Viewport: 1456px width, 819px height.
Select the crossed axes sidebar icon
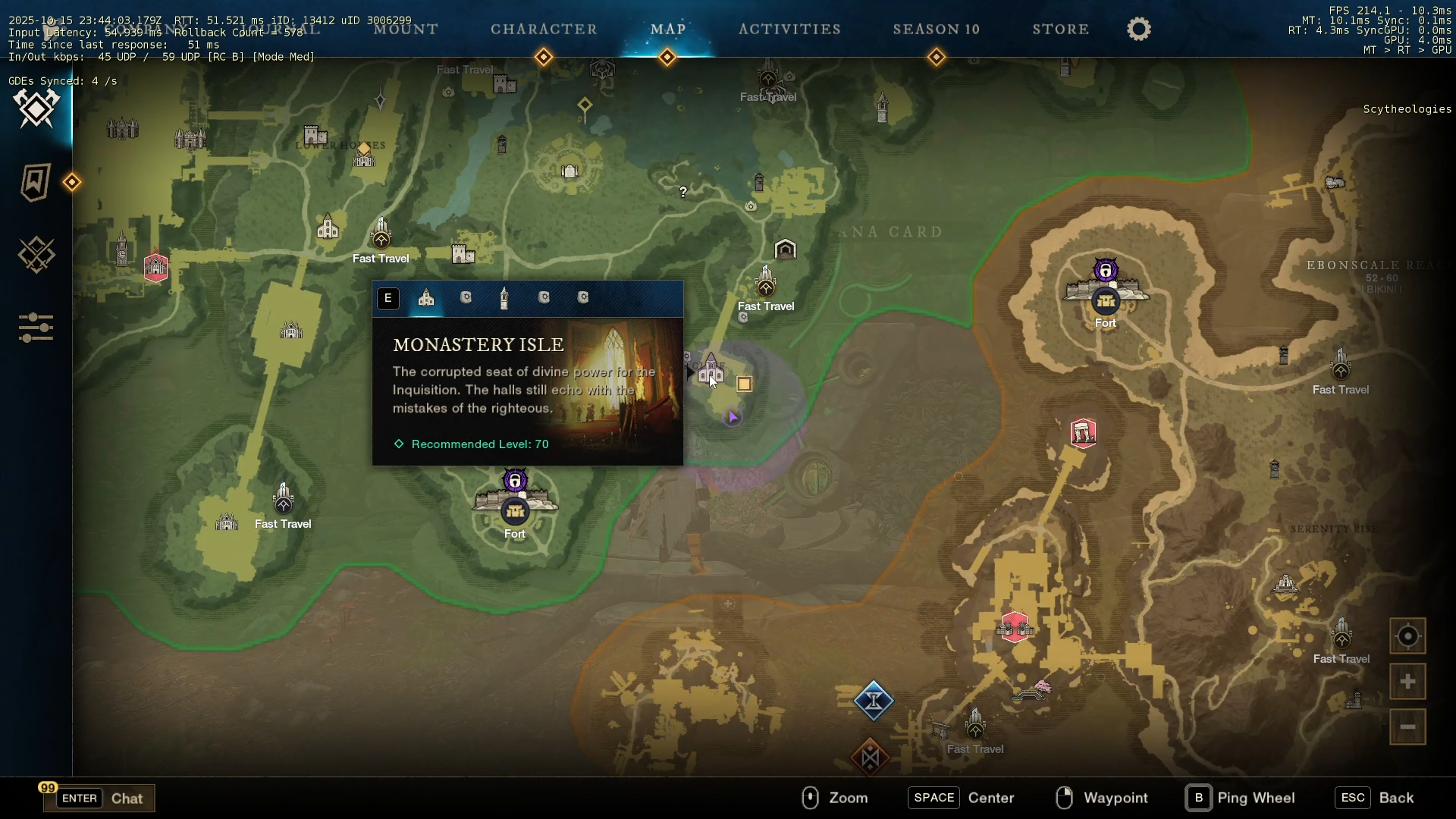coord(36,108)
